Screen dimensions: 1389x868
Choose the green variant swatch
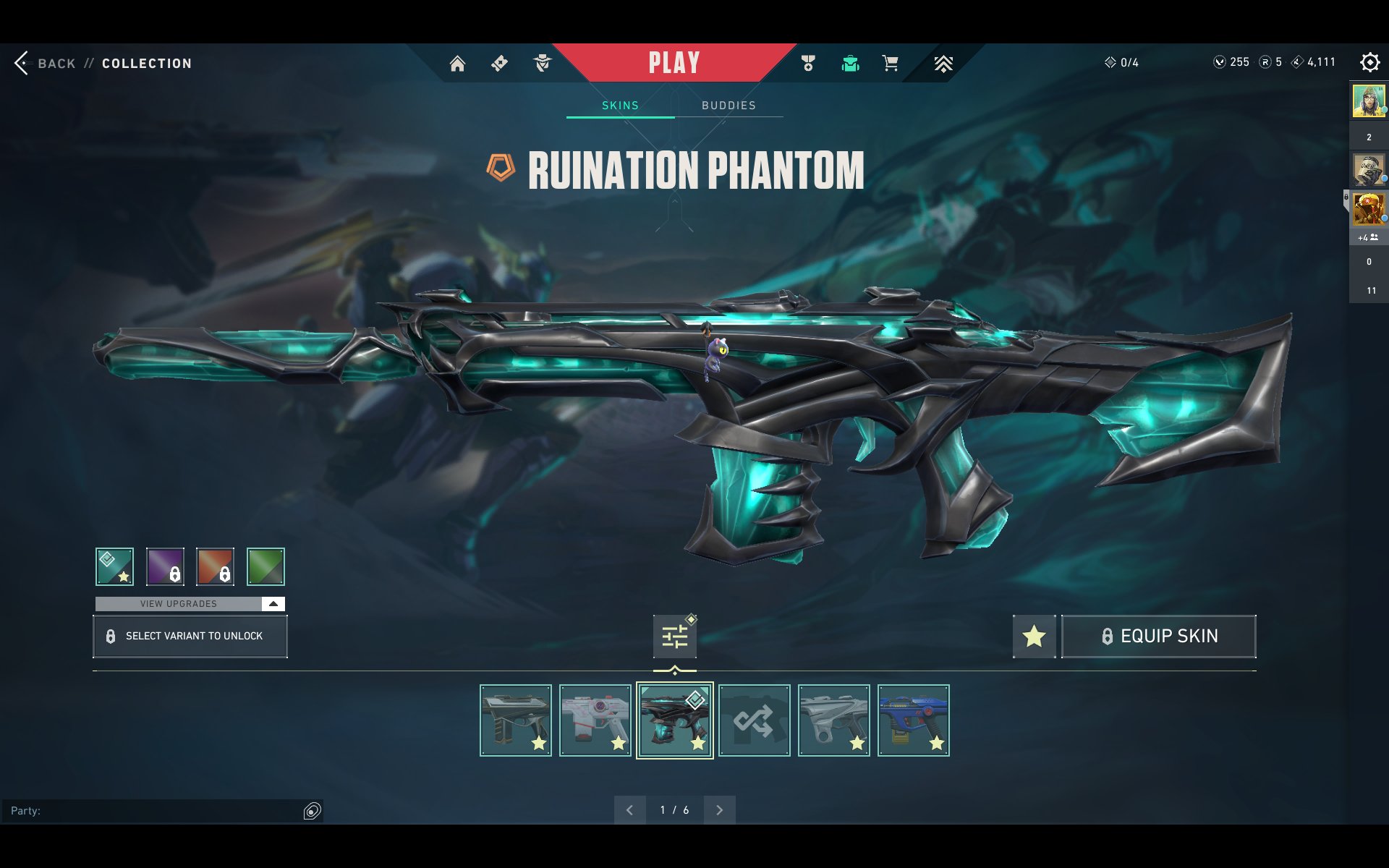pos(266,566)
